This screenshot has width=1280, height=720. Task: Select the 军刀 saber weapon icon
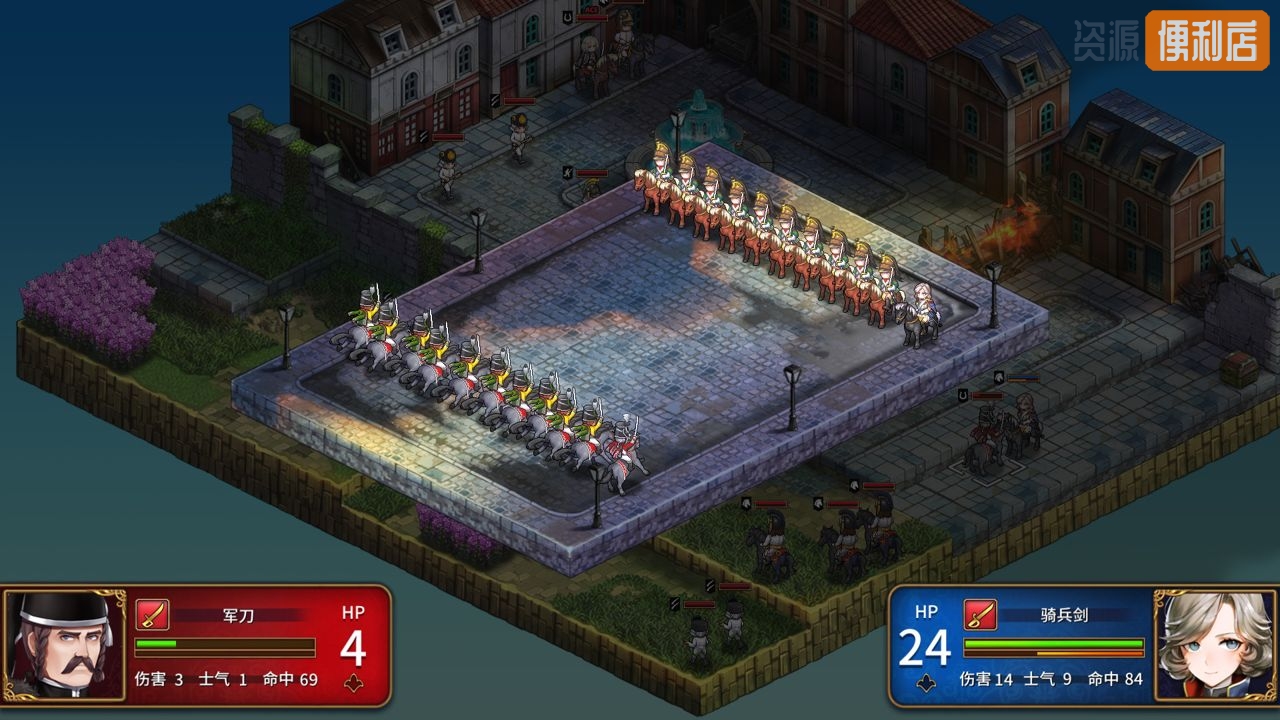152,614
